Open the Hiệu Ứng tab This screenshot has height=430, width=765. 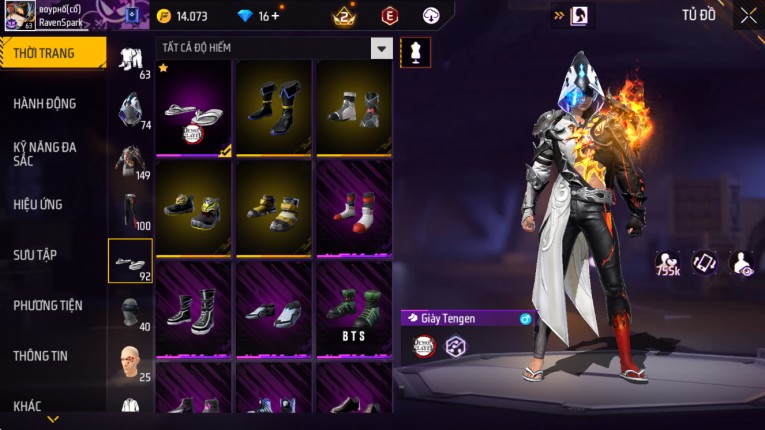[38, 204]
